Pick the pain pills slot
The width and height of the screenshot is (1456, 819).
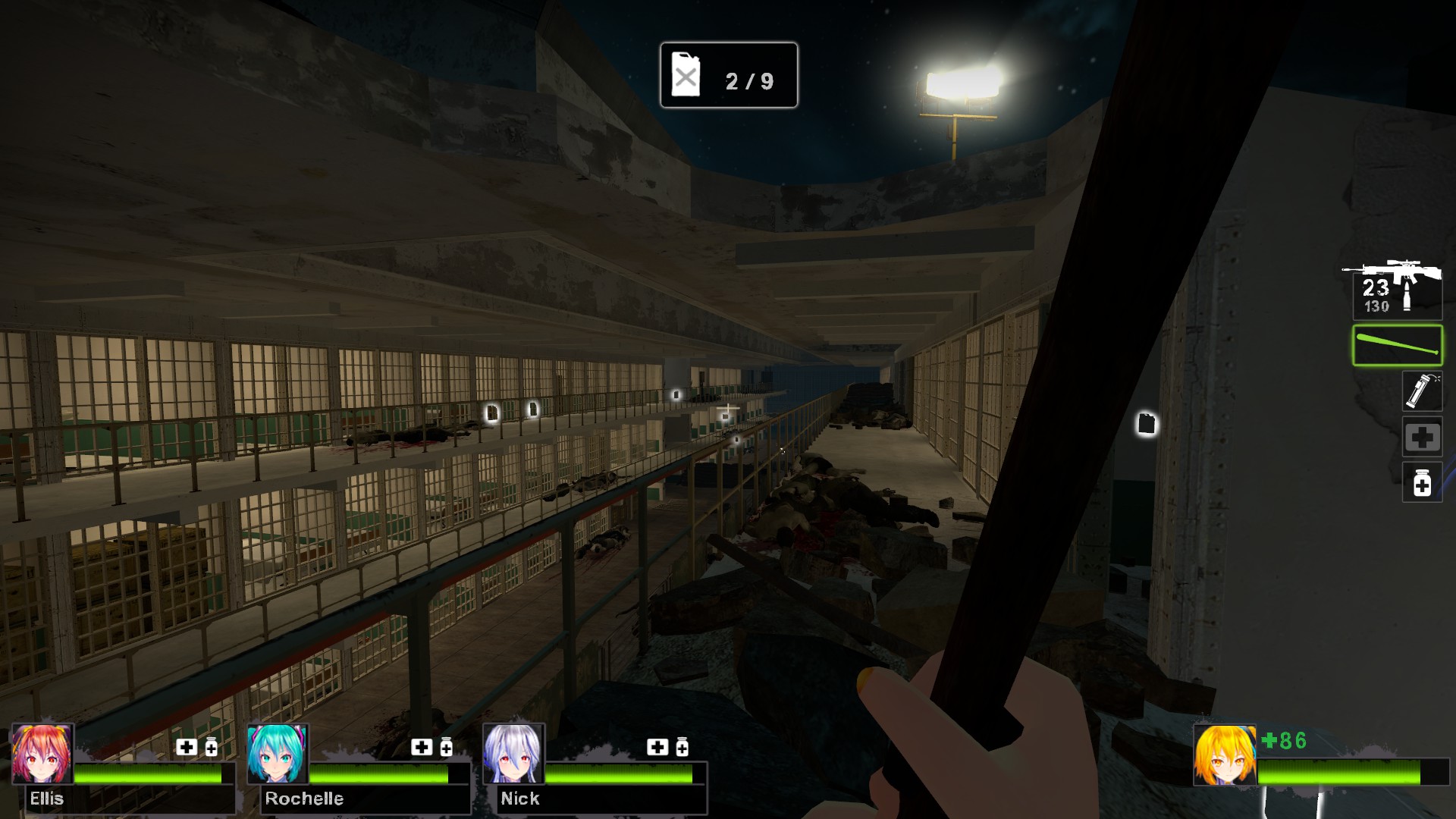[1421, 483]
